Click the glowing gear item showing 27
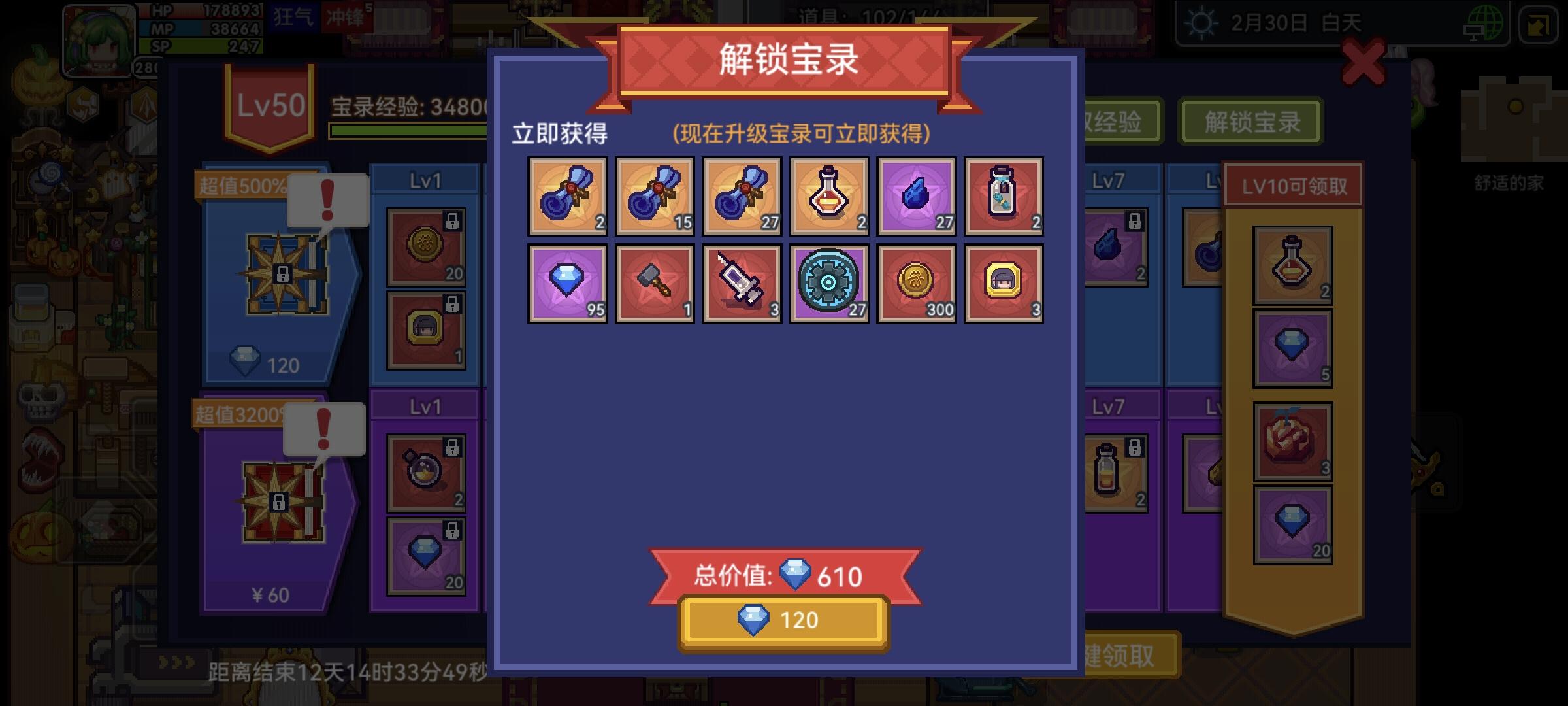The height and width of the screenshot is (706, 1568). 830,283
